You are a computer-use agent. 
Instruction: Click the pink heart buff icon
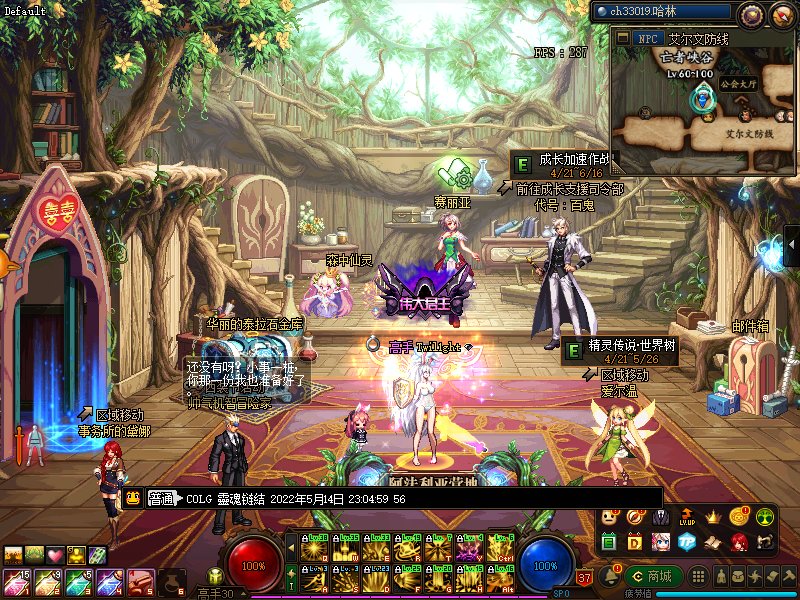coord(54,555)
